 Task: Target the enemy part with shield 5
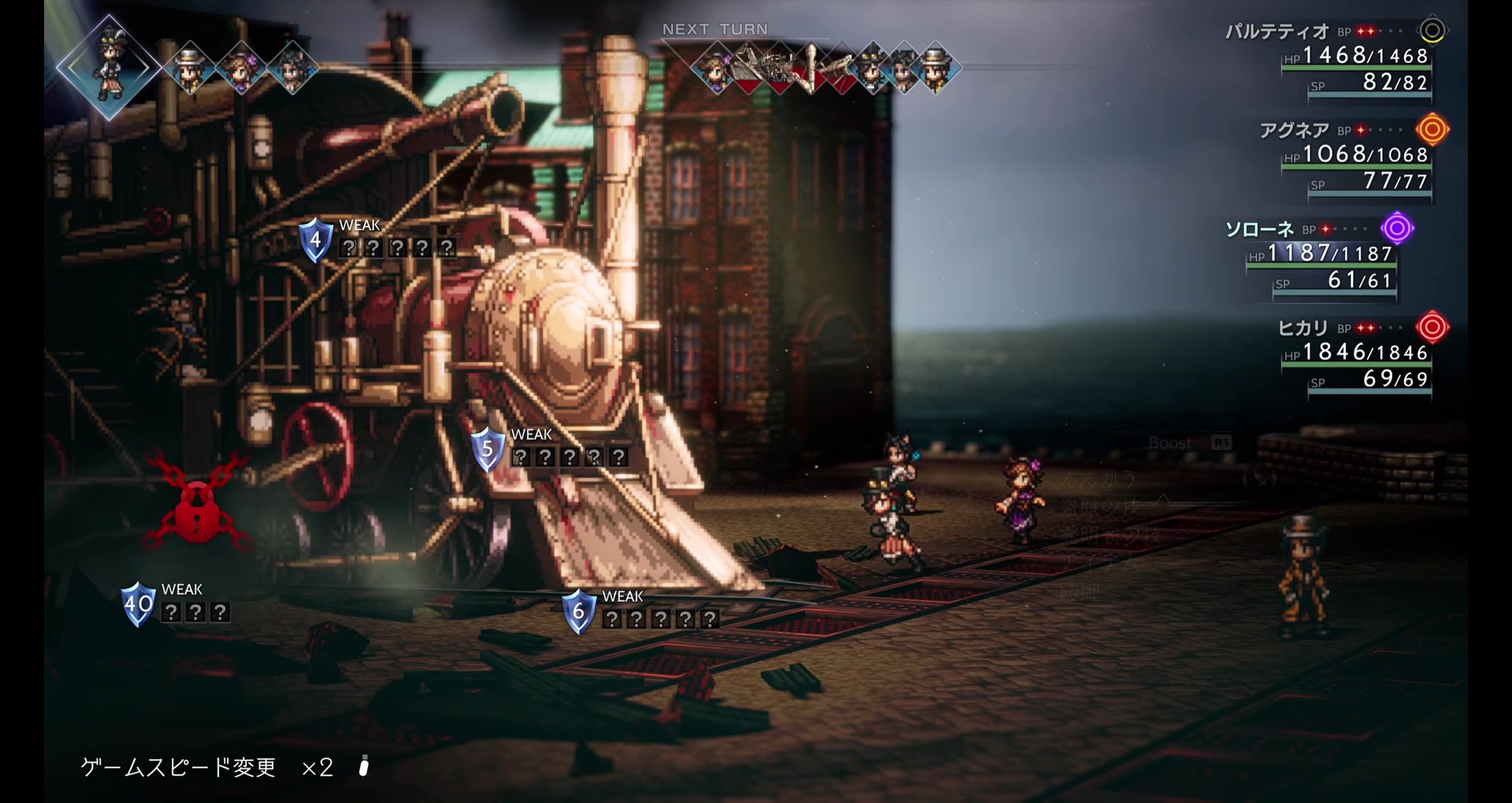487,449
